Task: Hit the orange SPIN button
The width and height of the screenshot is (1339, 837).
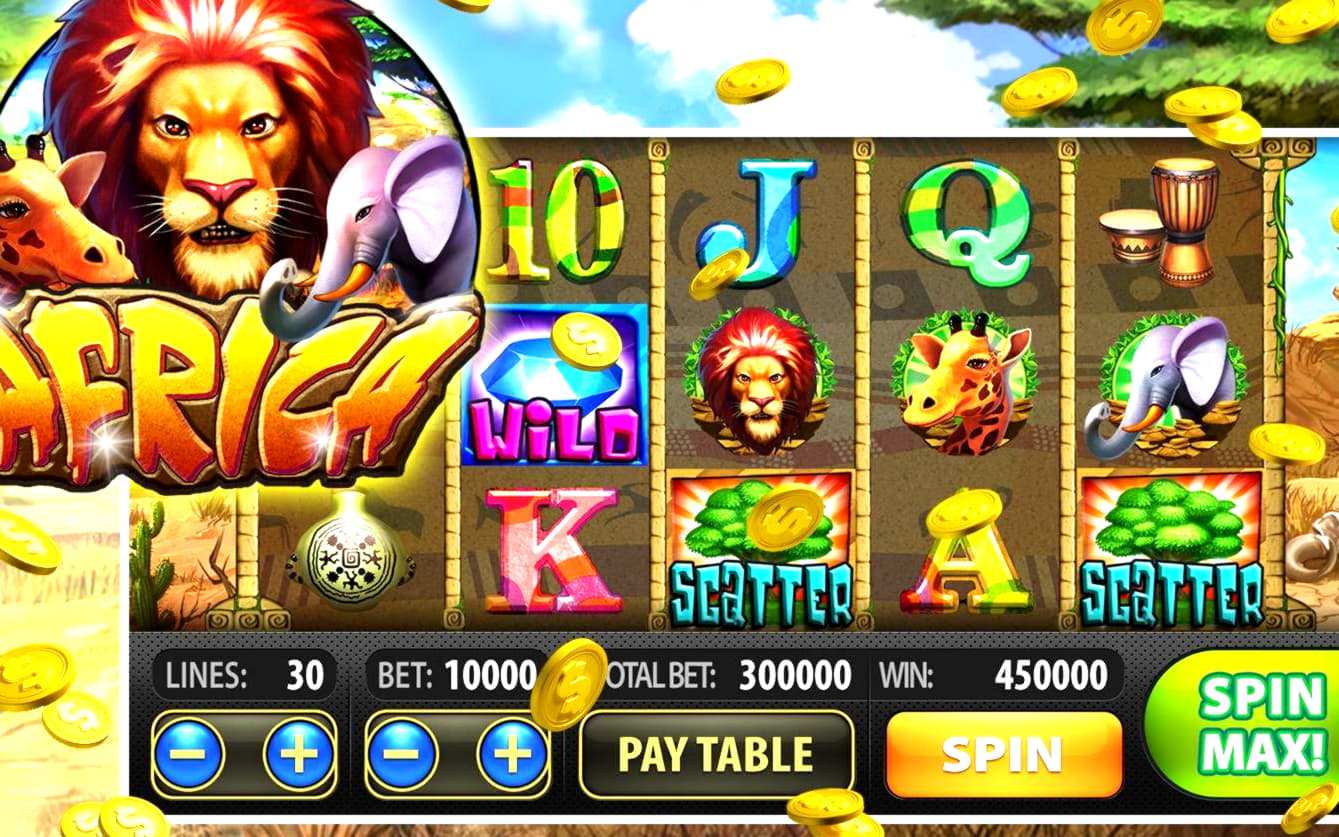Action: [1003, 755]
